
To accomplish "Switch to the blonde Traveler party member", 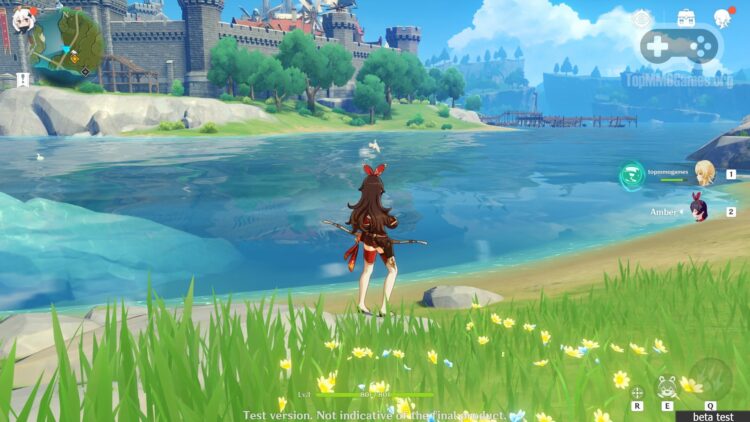I will pyautogui.click(x=705, y=171).
